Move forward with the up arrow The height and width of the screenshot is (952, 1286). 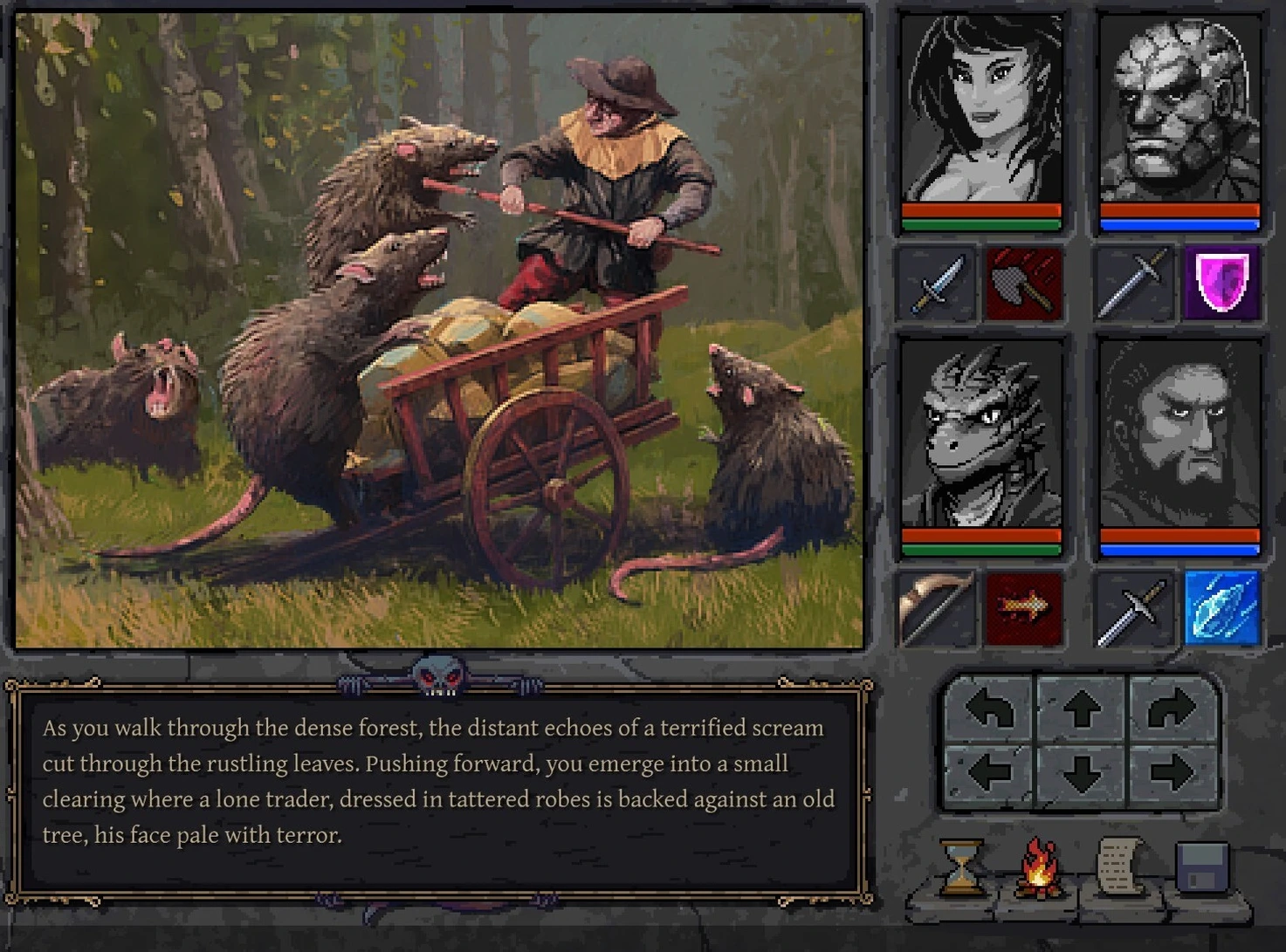click(x=1082, y=709)
